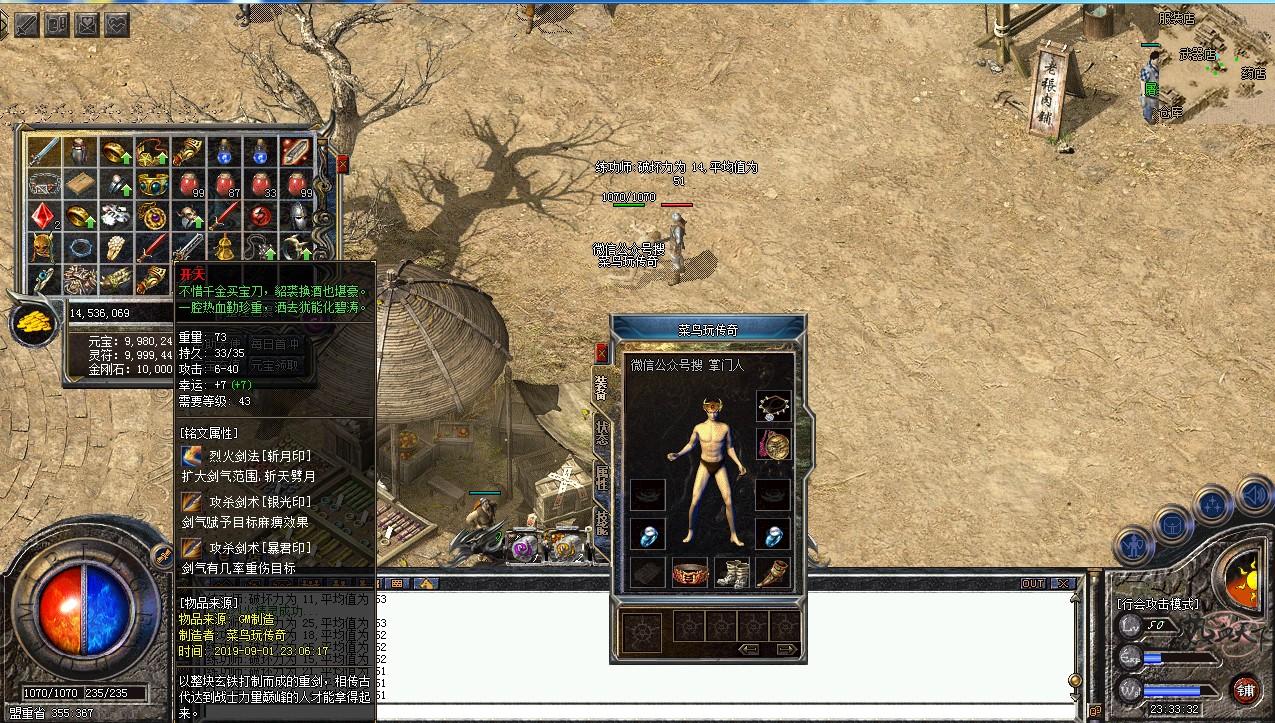The height and width of the screenshot is (723, 1275).
Task: Close the inventory bag window
Action: click(x=343, y=165)
